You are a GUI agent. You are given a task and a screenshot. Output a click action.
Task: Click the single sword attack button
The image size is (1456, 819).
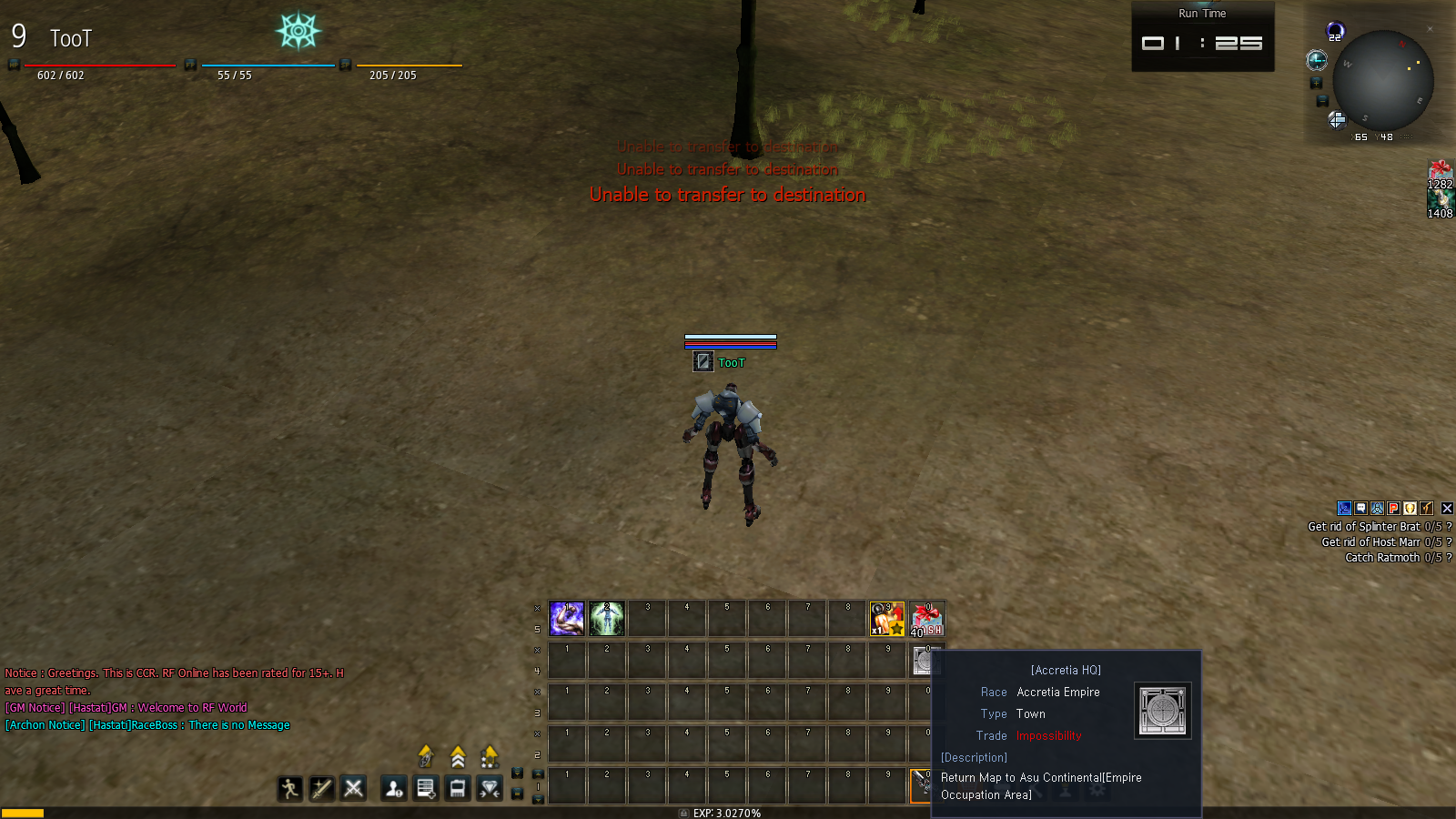(322, 788)
